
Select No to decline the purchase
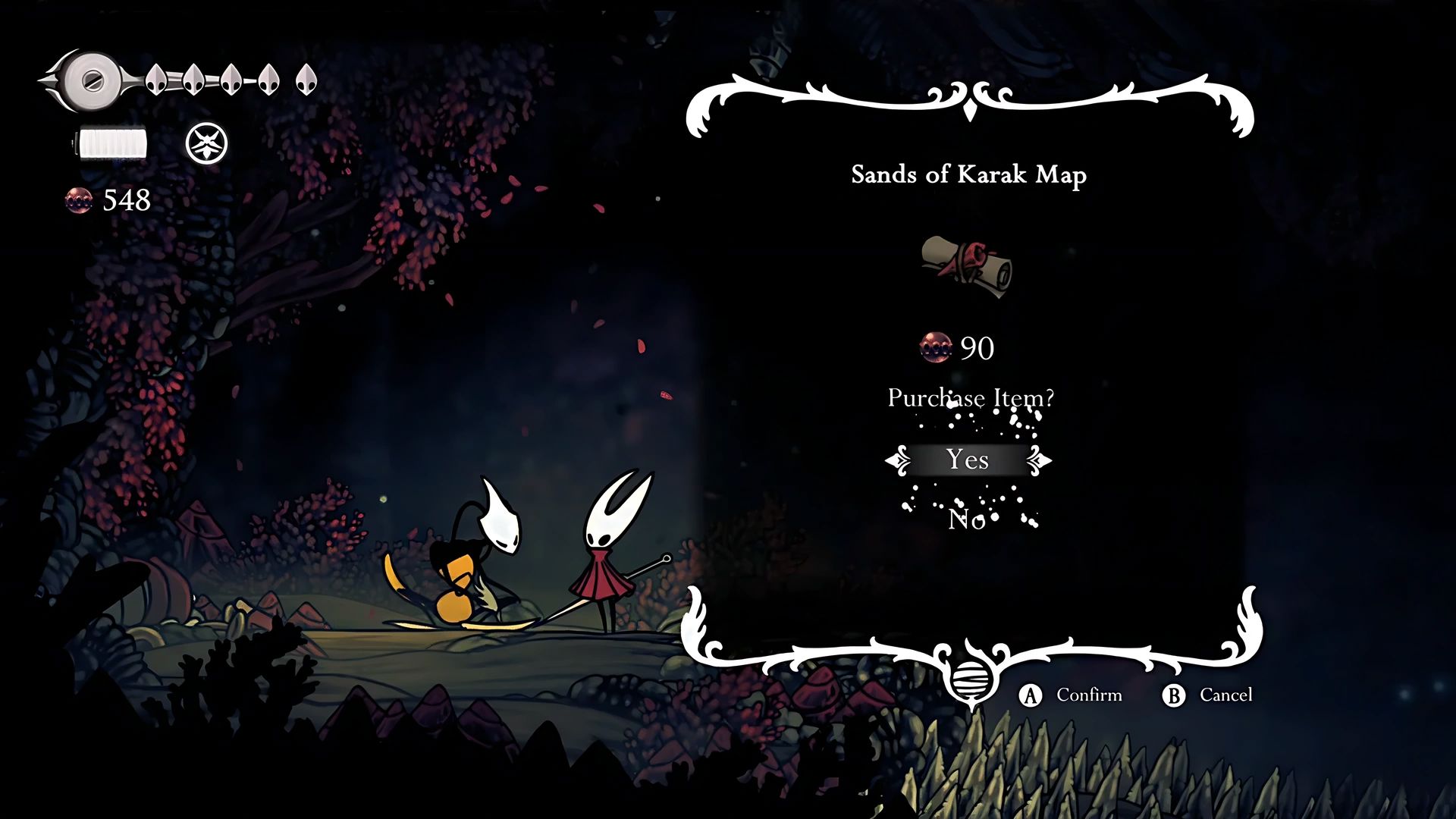pos(967,519)
